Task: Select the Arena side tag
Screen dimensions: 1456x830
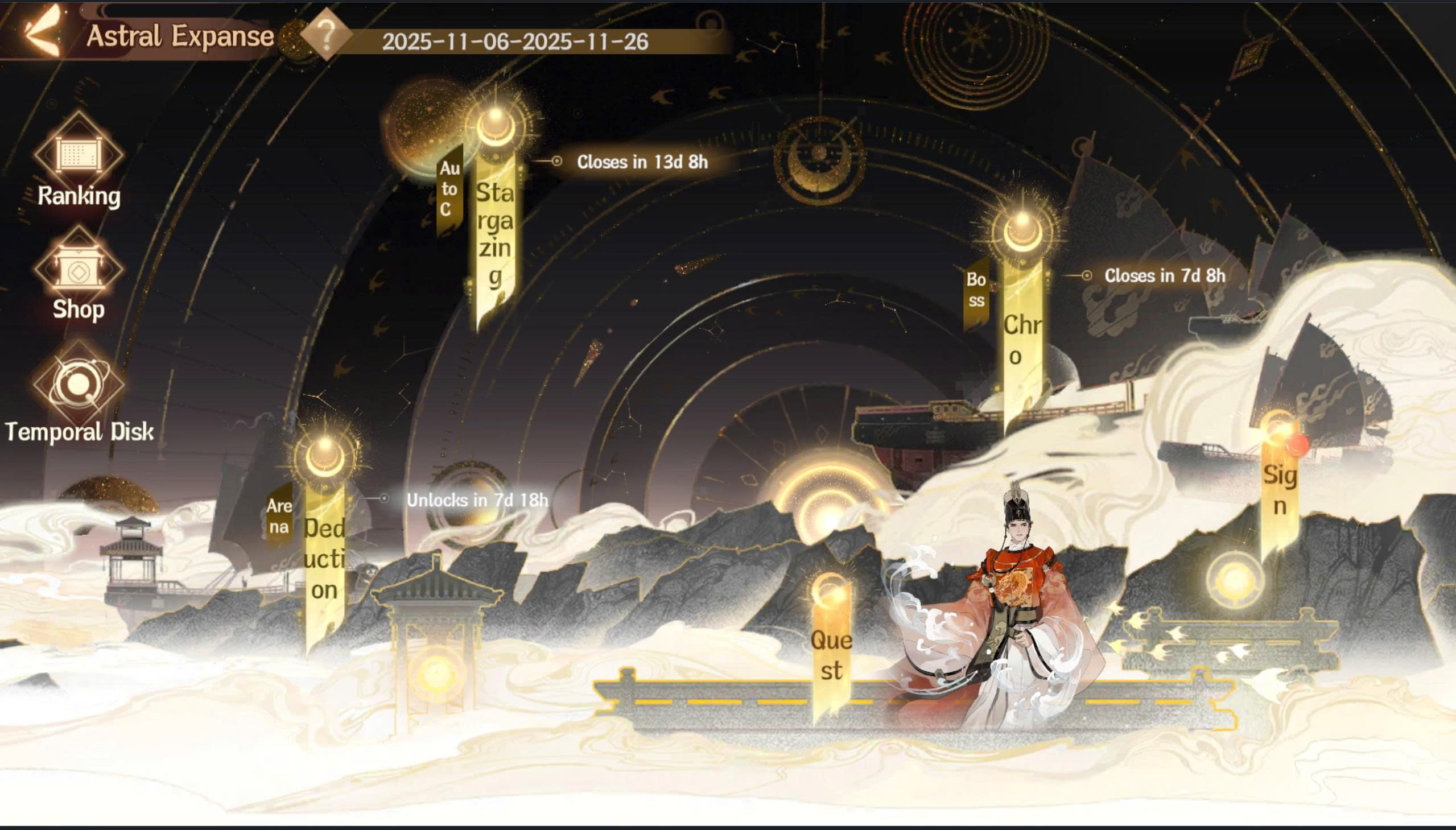Action: 279,516
